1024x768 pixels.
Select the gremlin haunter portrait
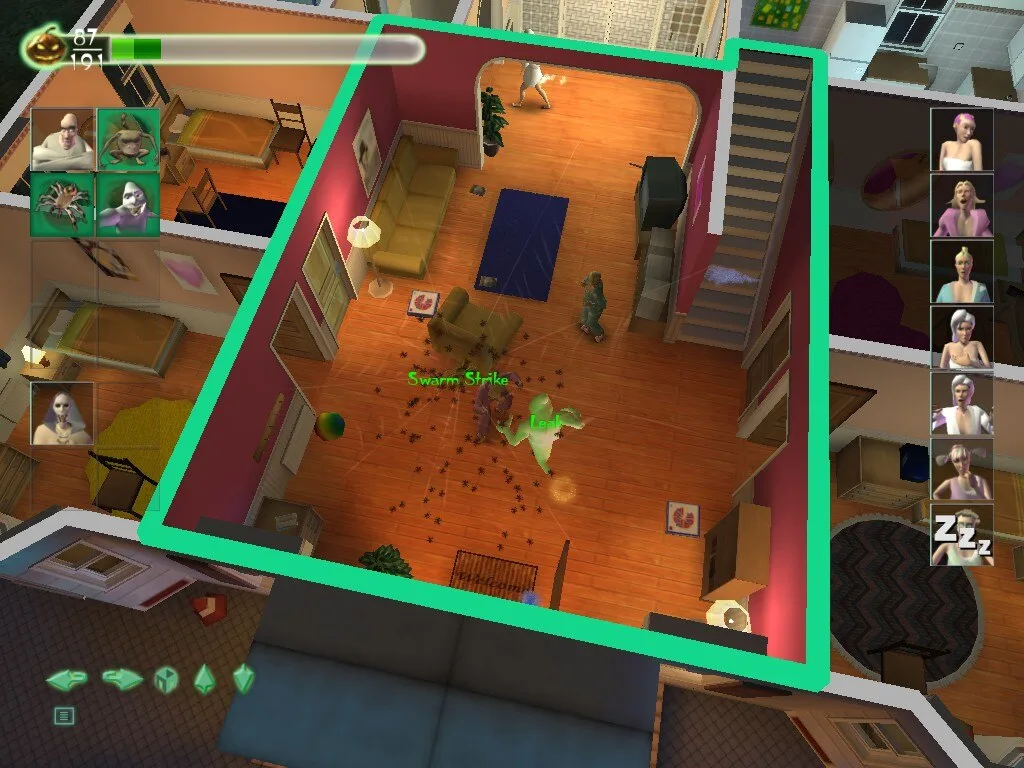pos(128,140)
